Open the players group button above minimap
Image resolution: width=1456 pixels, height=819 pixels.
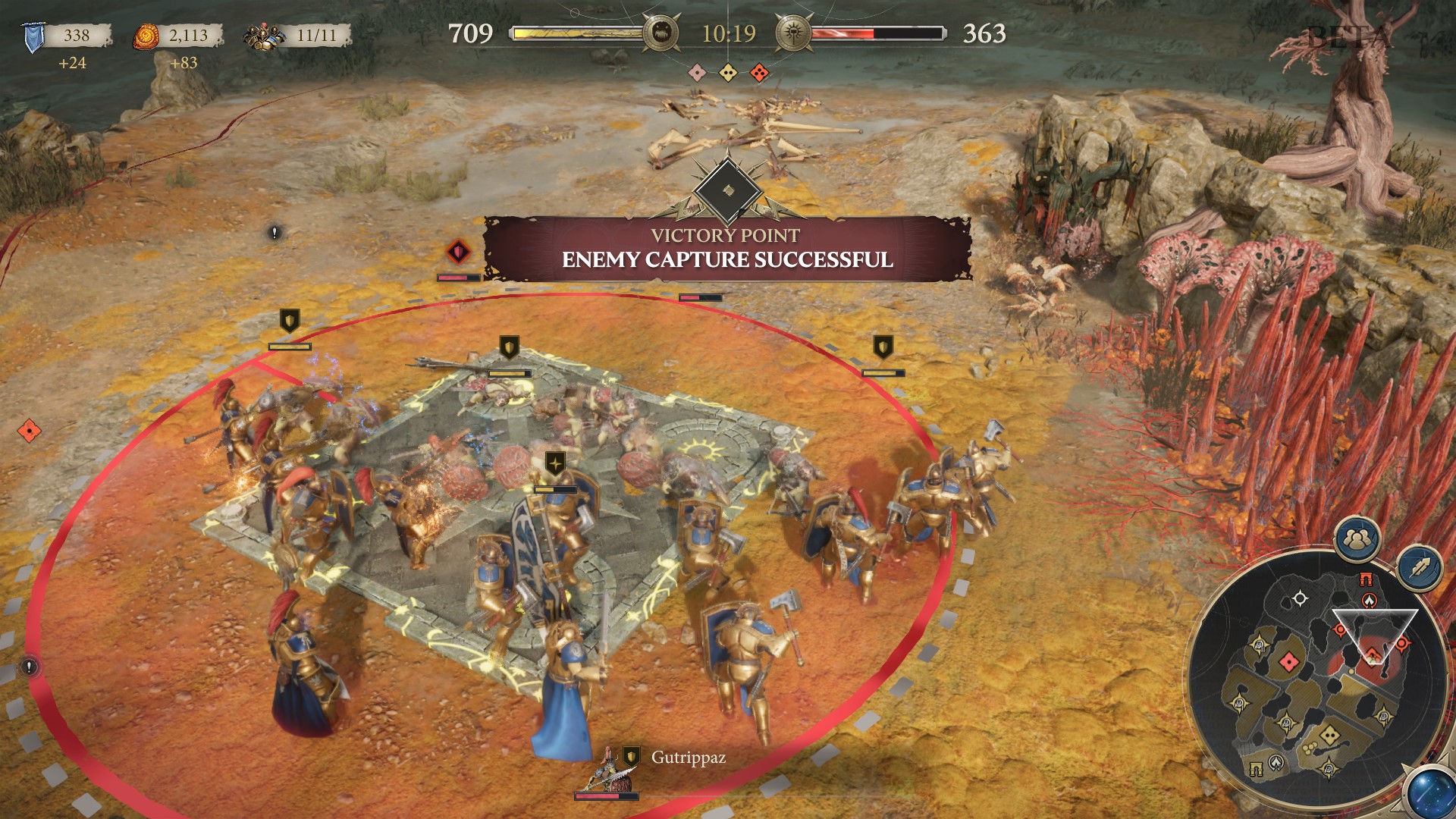pyautogui.click(x=1357, y=539)
